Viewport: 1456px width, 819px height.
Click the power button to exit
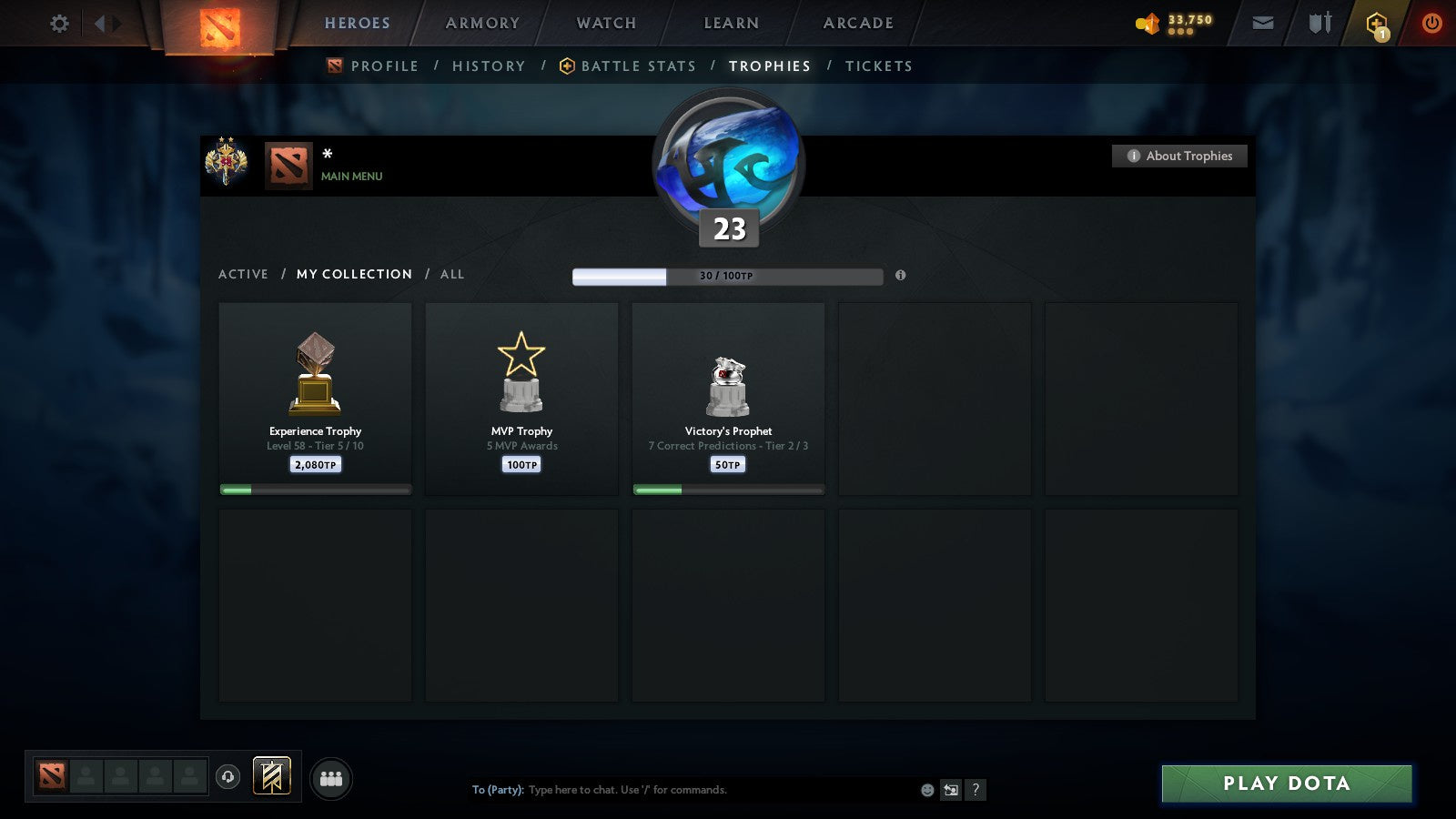click(1430, 23)
